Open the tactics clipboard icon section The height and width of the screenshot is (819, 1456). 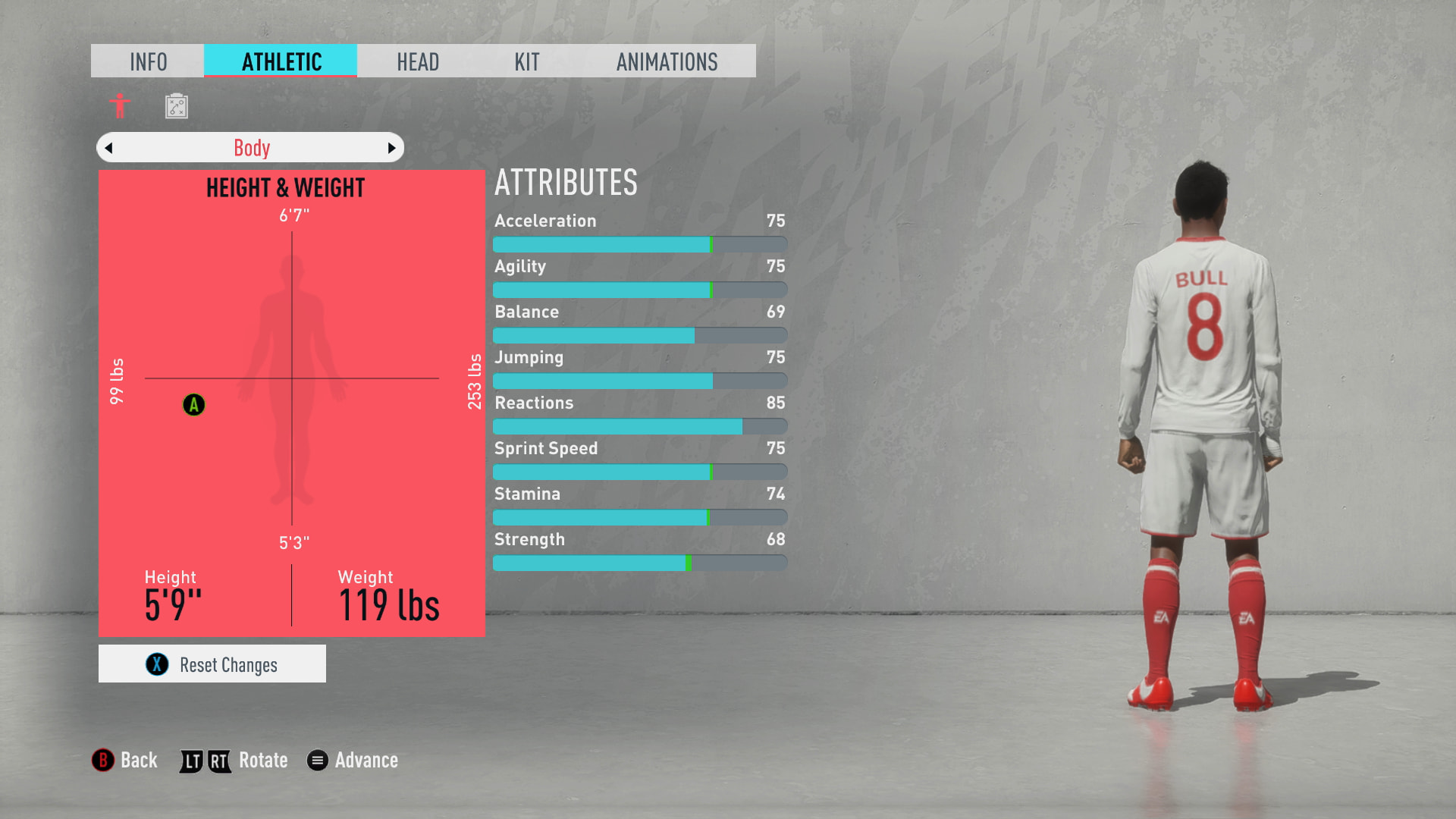[177, 106]
